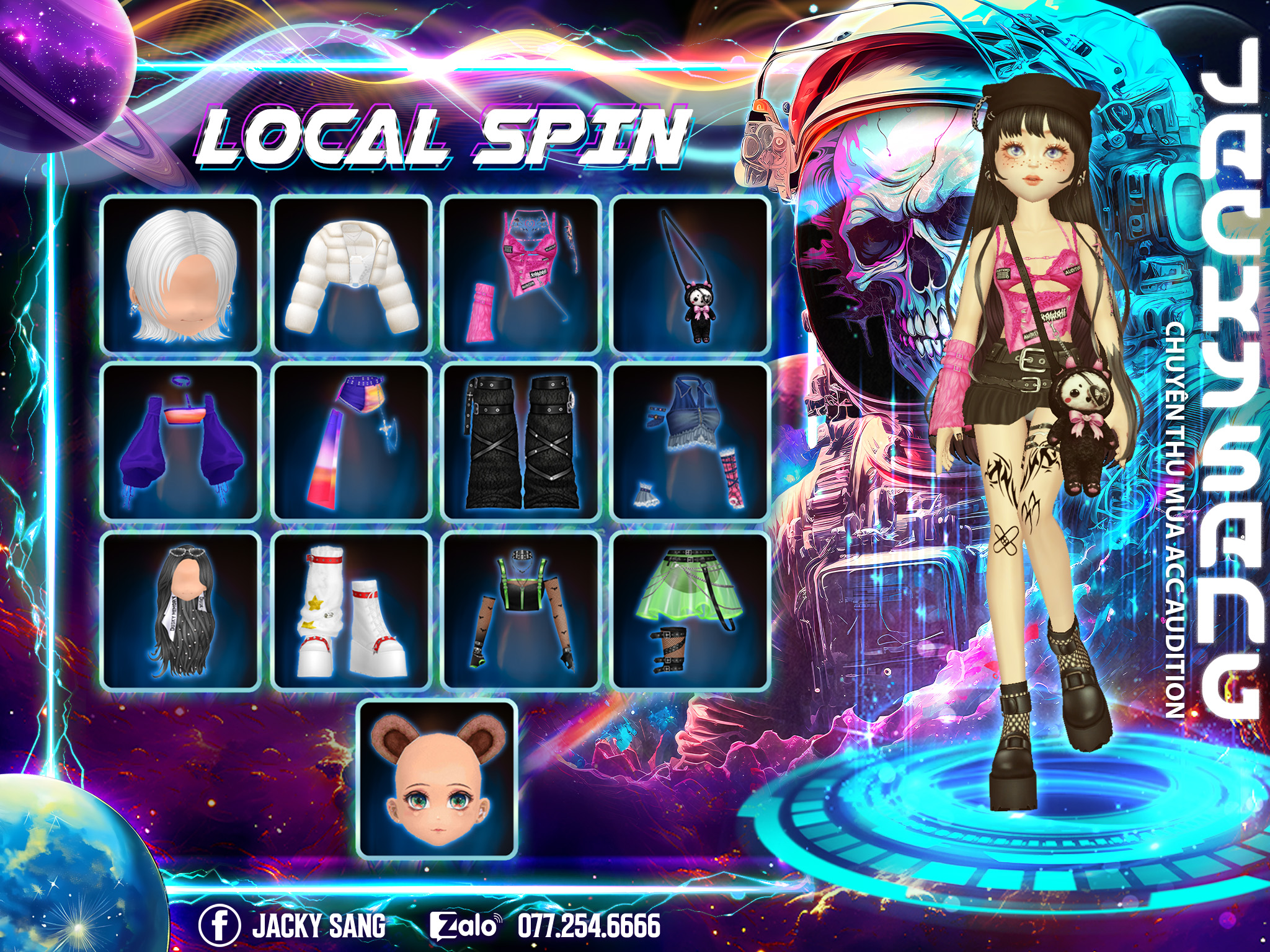The width and height of the screenshot is (1270, 952).
Task: Pick the black strapped leg warmers tile
Action: [x=521, y=441]
